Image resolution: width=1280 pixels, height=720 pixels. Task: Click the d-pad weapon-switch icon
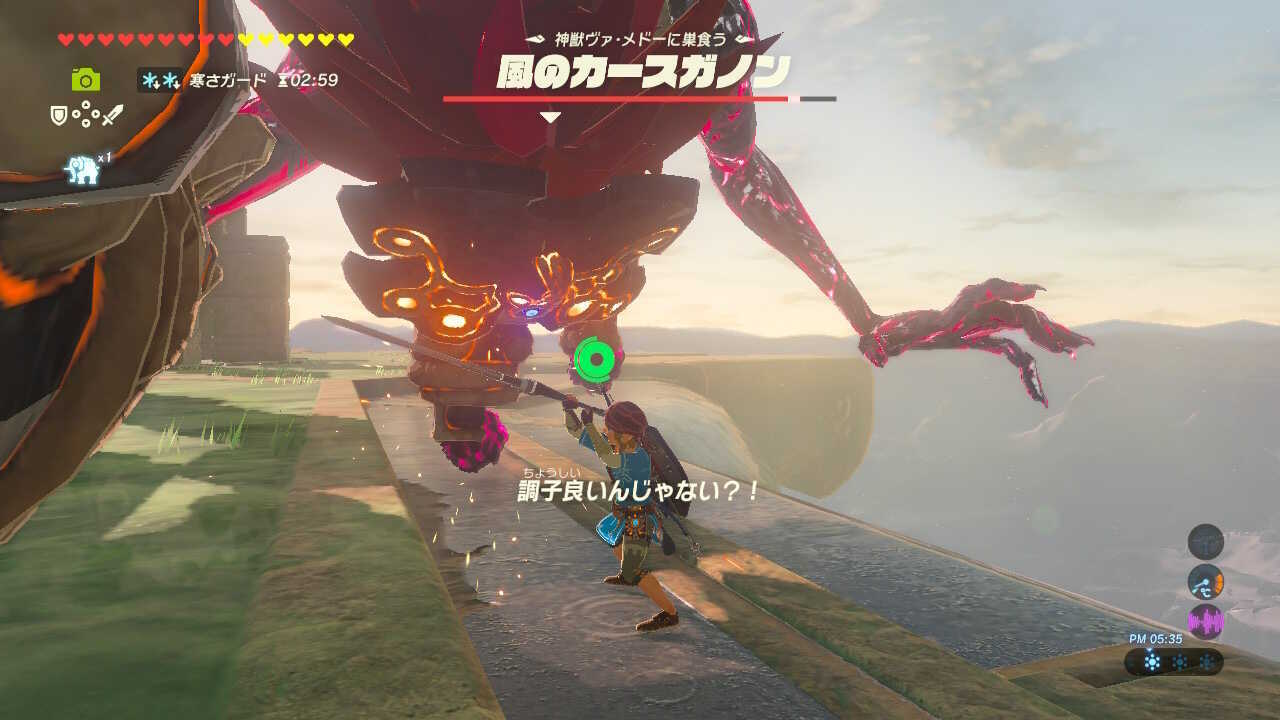85,114
